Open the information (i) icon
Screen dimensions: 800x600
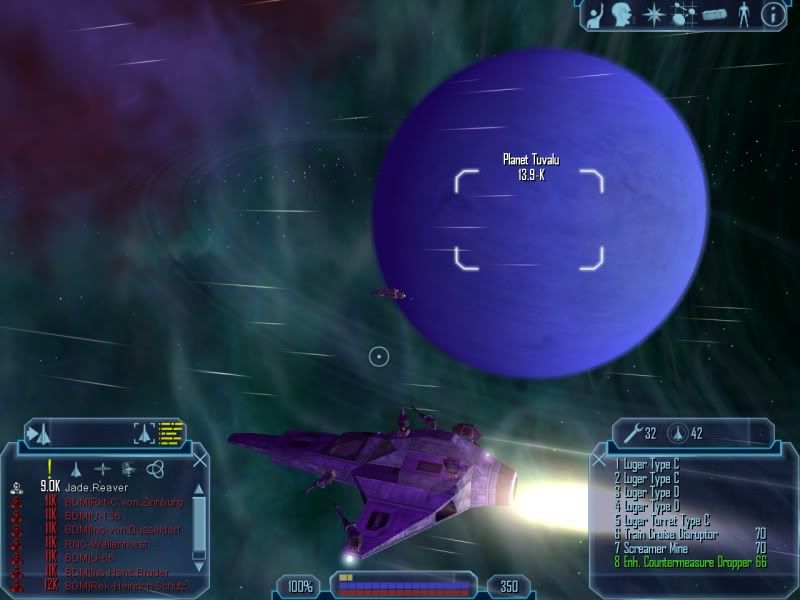click(771, 14)
